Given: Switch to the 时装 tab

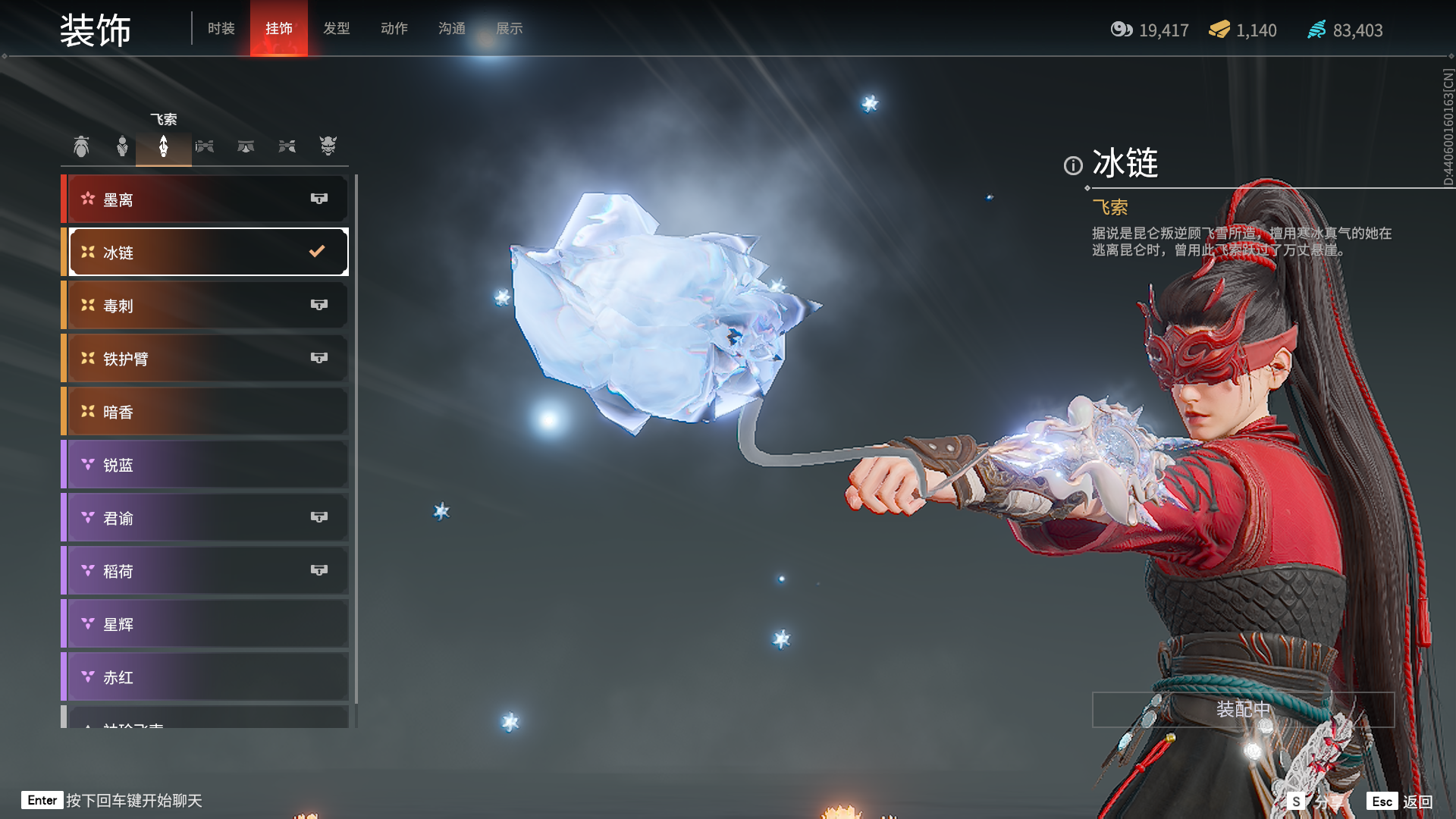Looking at the screenshot, I should tap(221, 29).
